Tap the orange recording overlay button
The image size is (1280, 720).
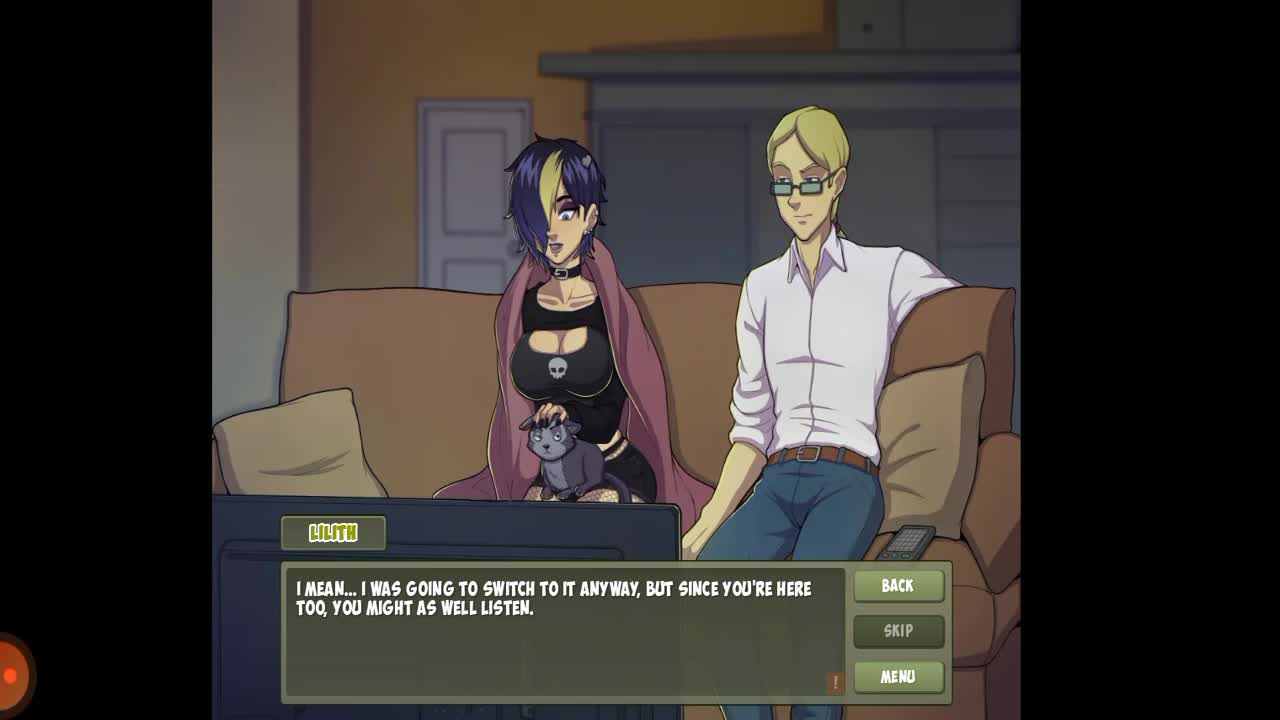pos(12,675)
